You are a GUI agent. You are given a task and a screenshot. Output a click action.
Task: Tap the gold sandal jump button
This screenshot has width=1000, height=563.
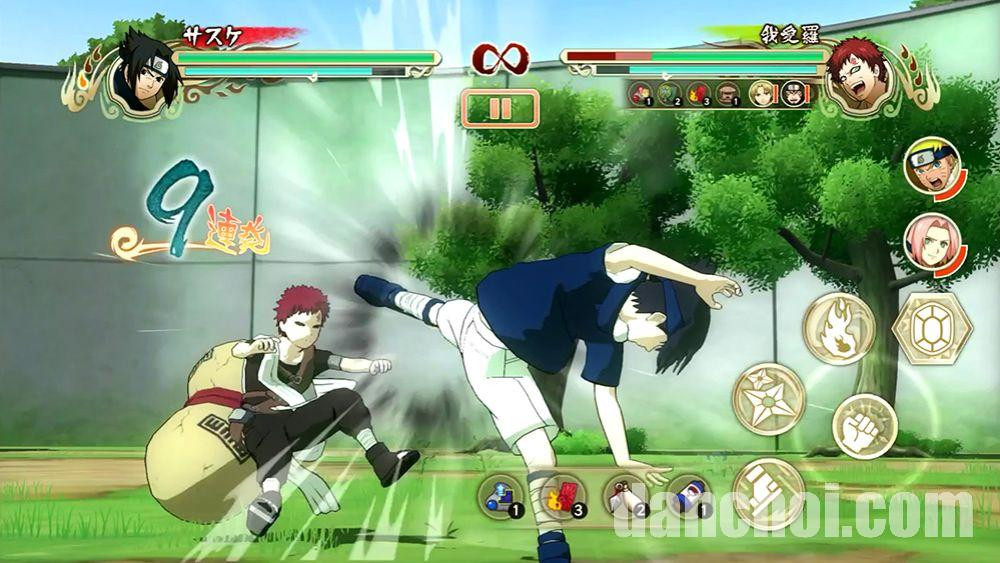coord(768,493)
